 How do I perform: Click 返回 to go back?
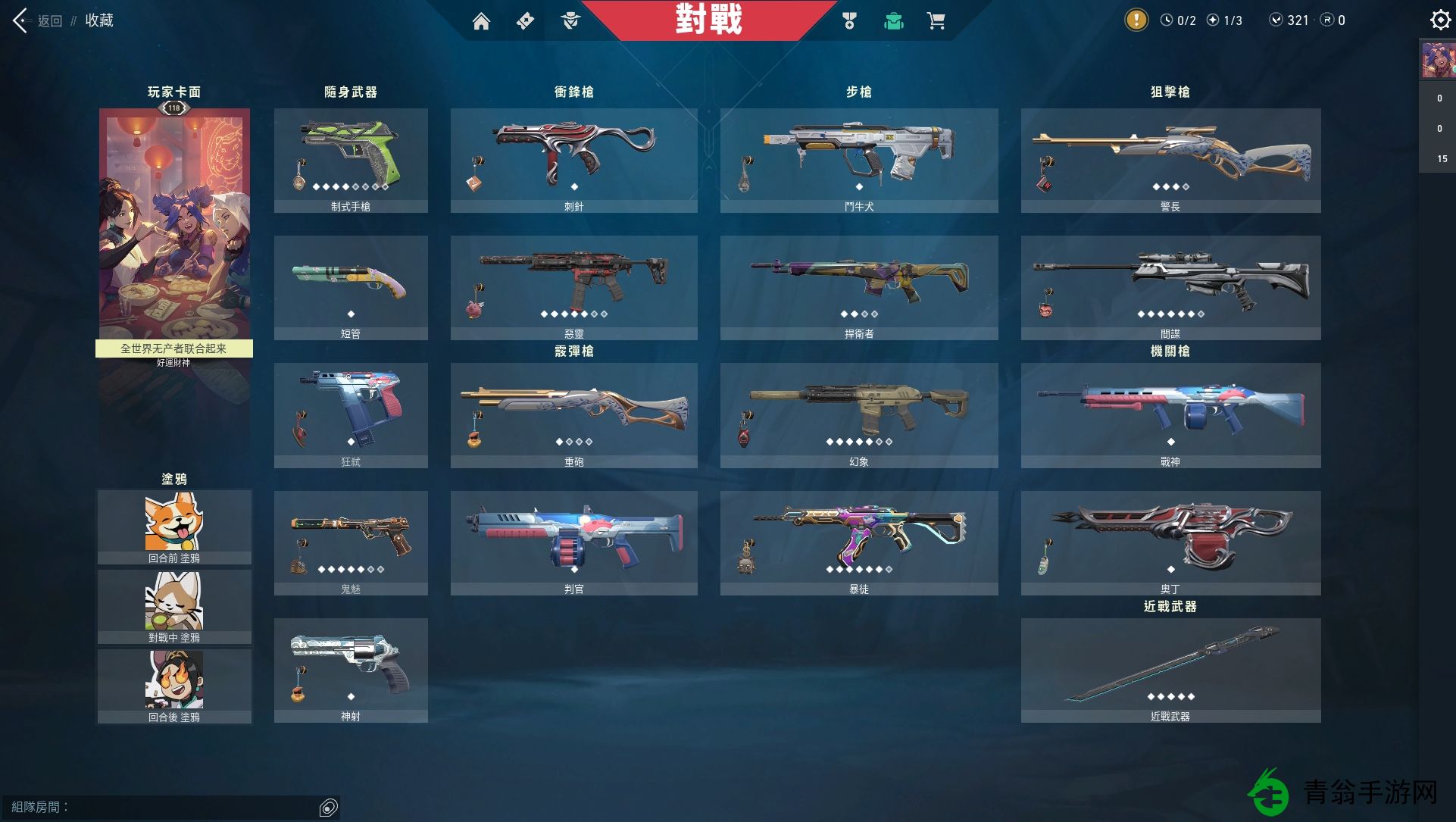(x=50, y=20)
